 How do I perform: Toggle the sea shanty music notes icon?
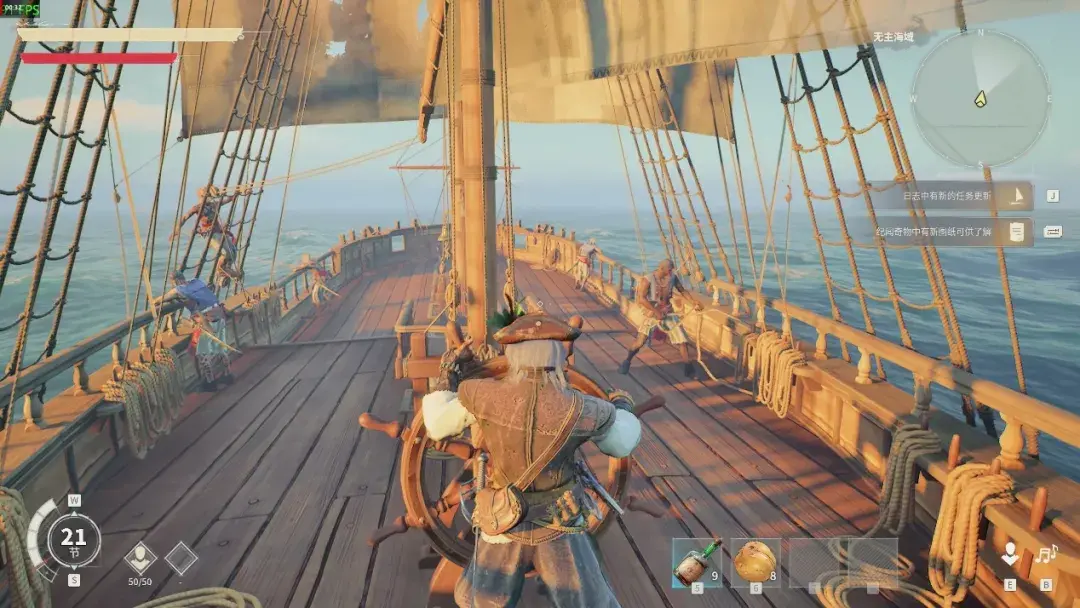point(1046,554)
